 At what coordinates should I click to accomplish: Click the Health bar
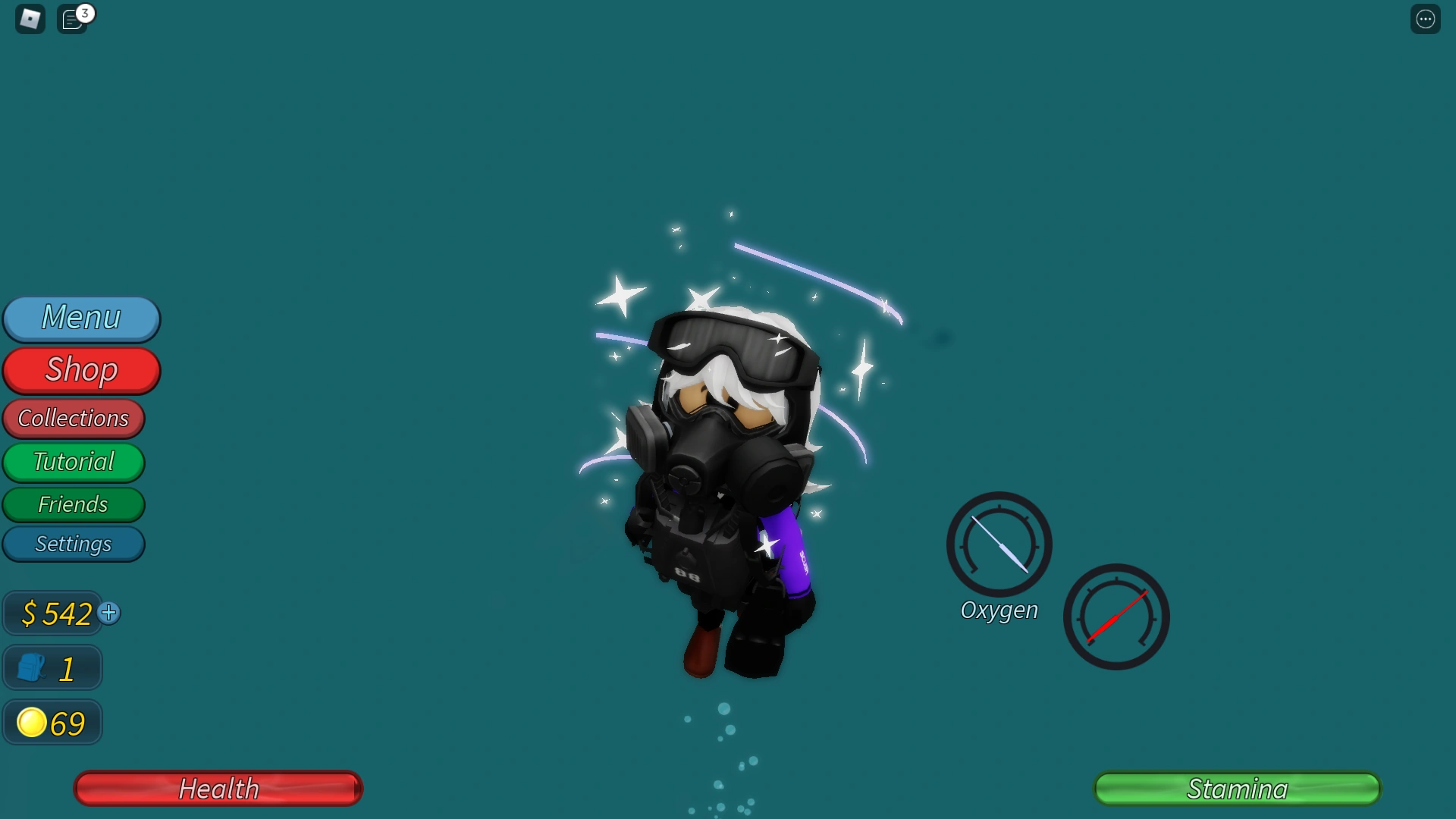(218, 789)
